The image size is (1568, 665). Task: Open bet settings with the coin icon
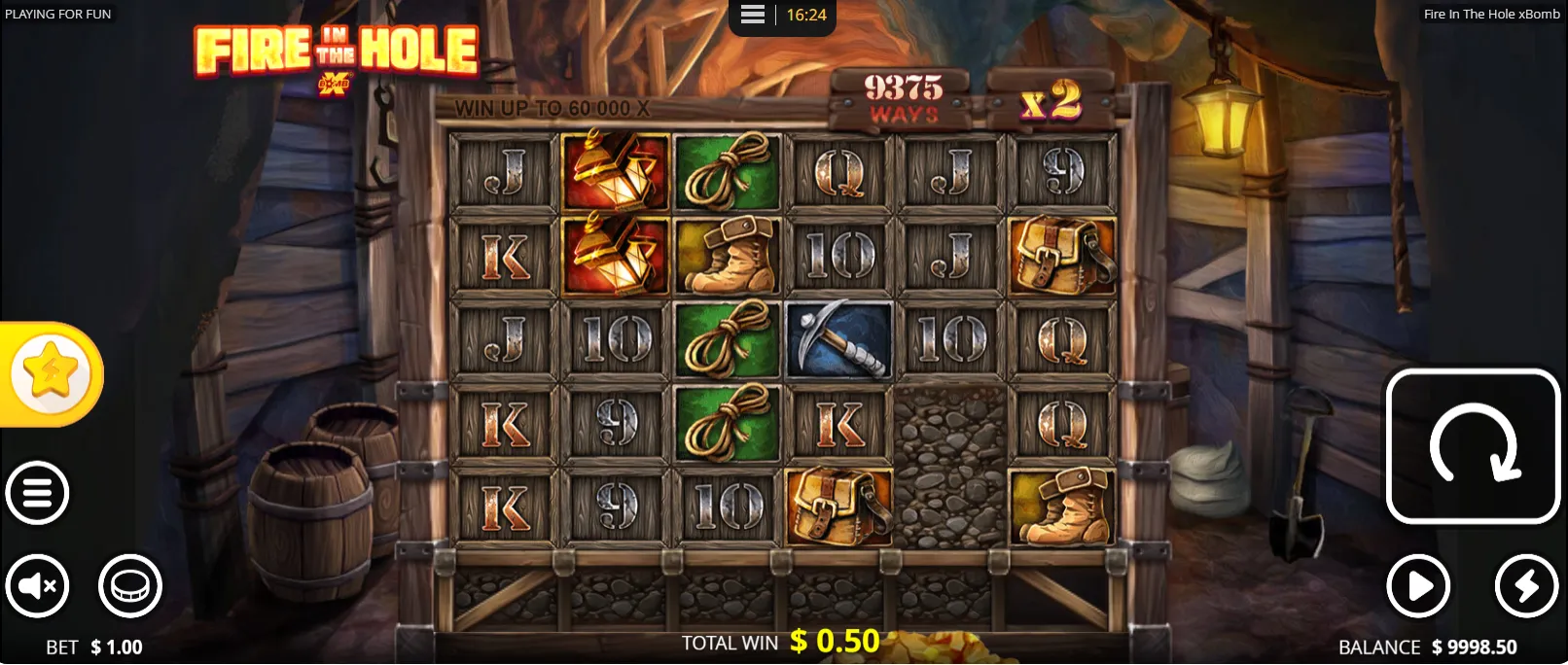point(129,586)
